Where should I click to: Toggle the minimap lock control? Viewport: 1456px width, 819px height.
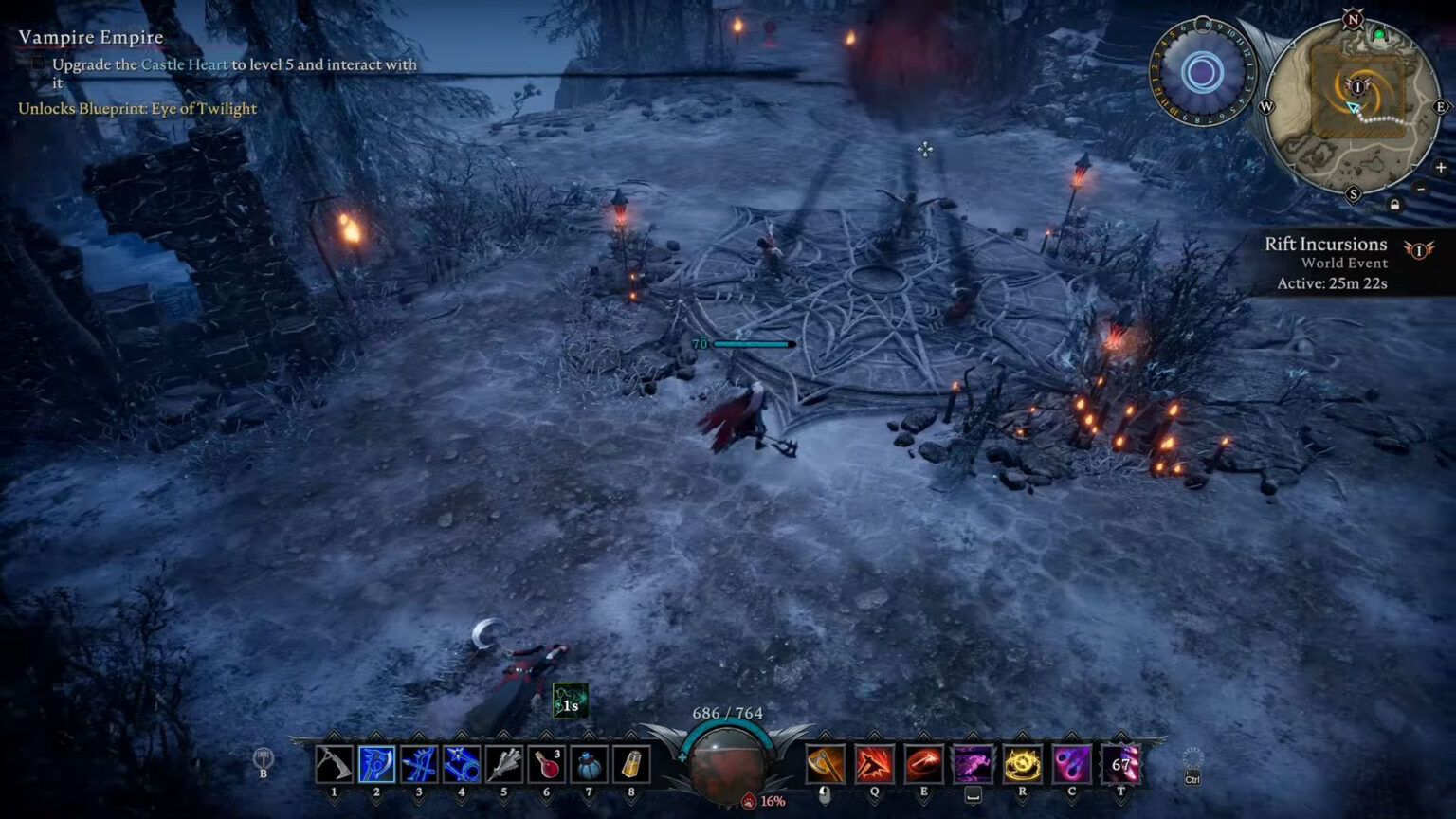point(1394,205)
